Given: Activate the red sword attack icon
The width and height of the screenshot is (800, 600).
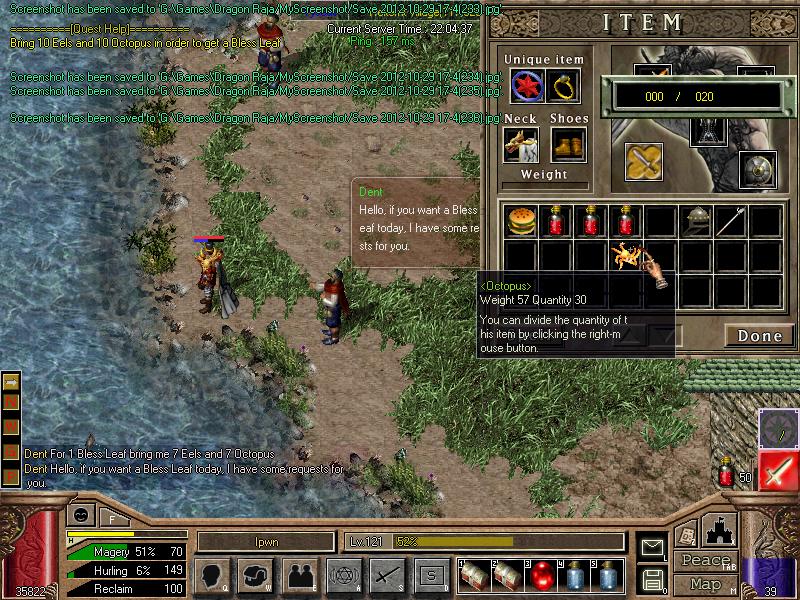Looking at the screenshot, I should [778, 471].
